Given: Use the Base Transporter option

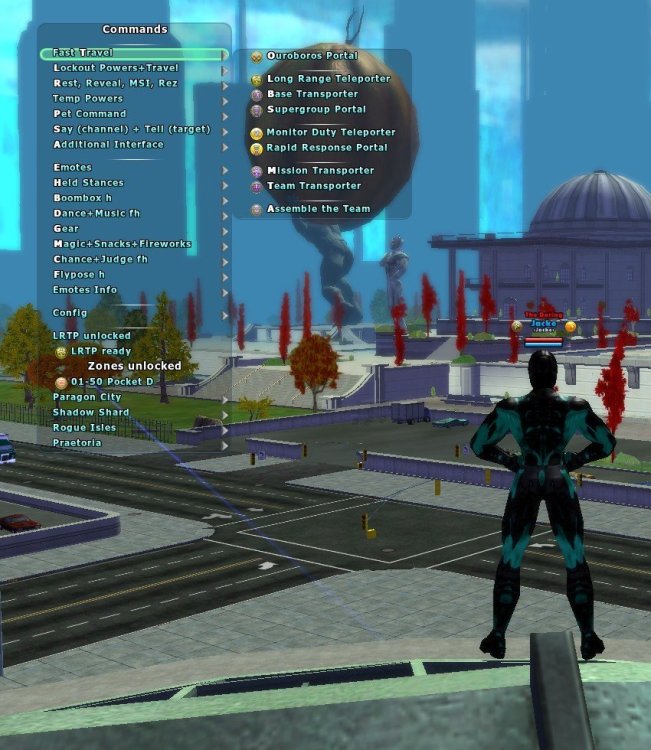Looking at the screenshot, I should [x=311, y=94].
